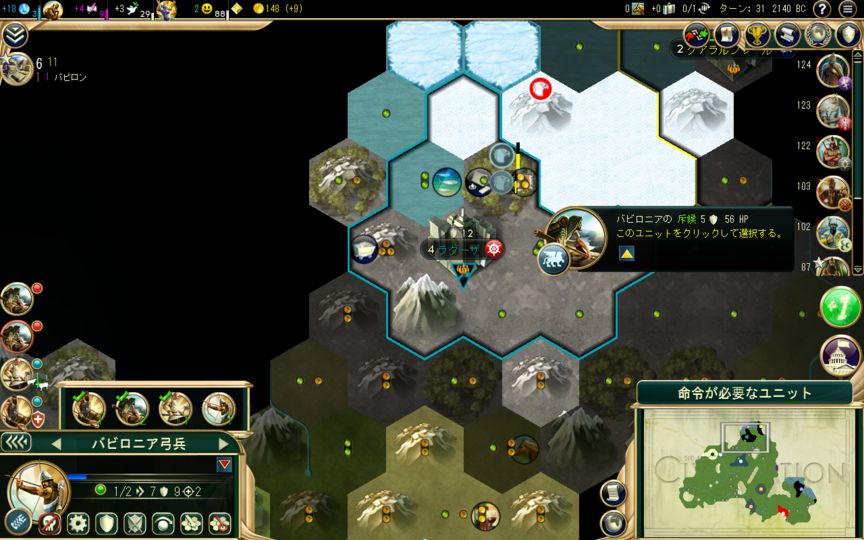The width and height of the screenshot is (864, 540).
Task: Open the diplomacy overview arrows icon
Action: pos(696,35)
